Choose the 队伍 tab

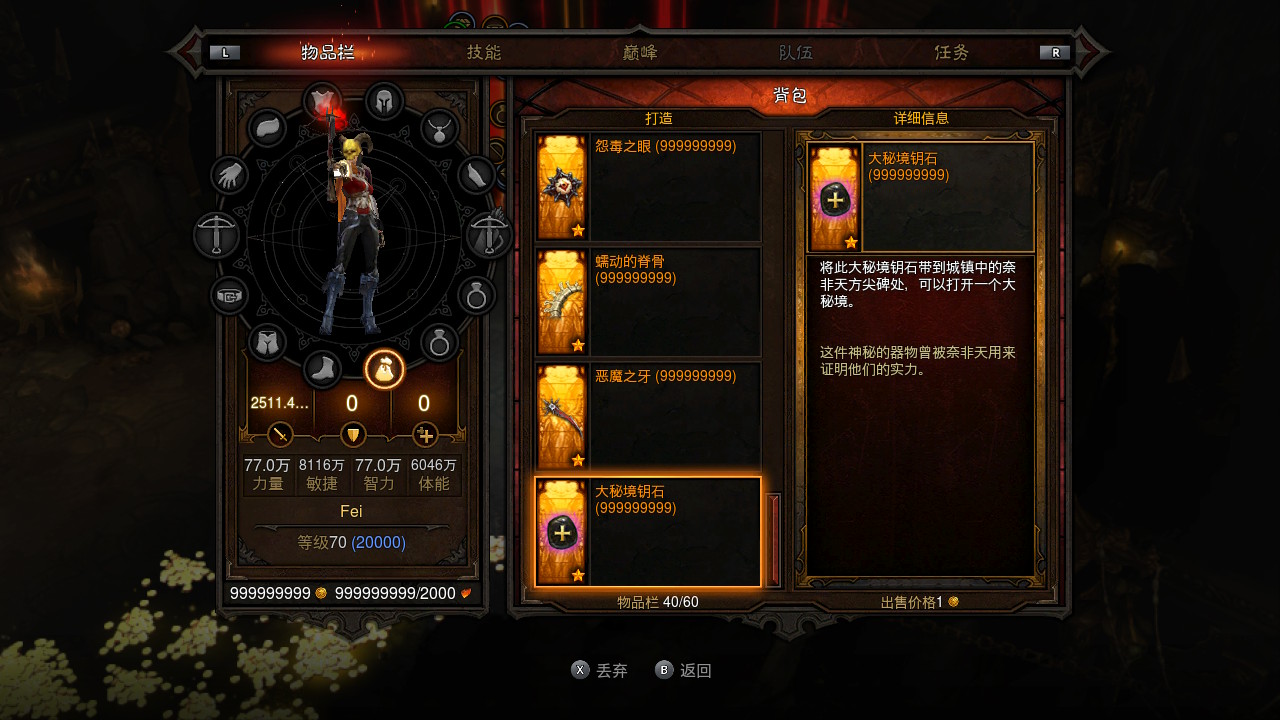[796, 52]
